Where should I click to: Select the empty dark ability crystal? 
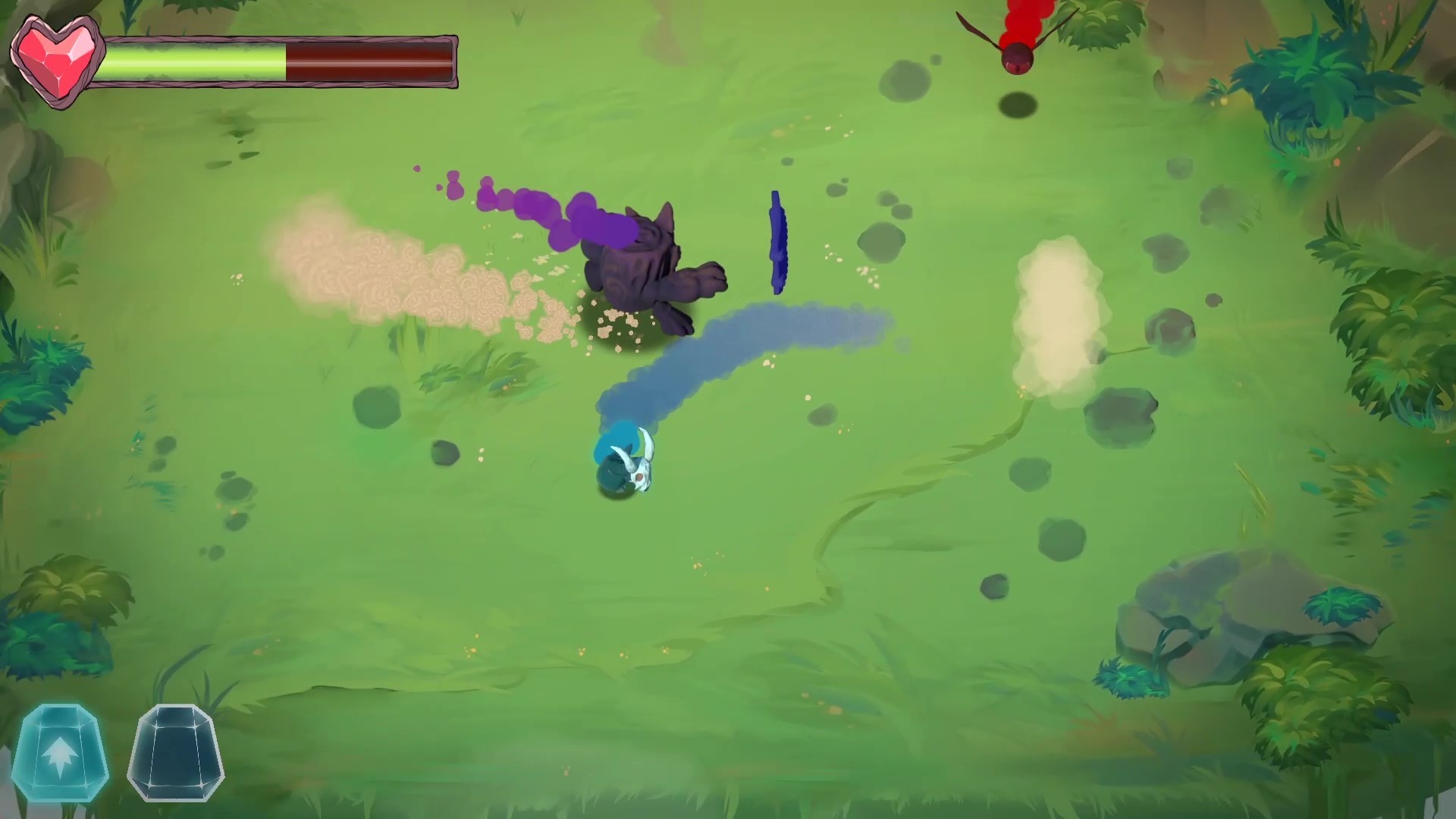(x=176, y=753)
